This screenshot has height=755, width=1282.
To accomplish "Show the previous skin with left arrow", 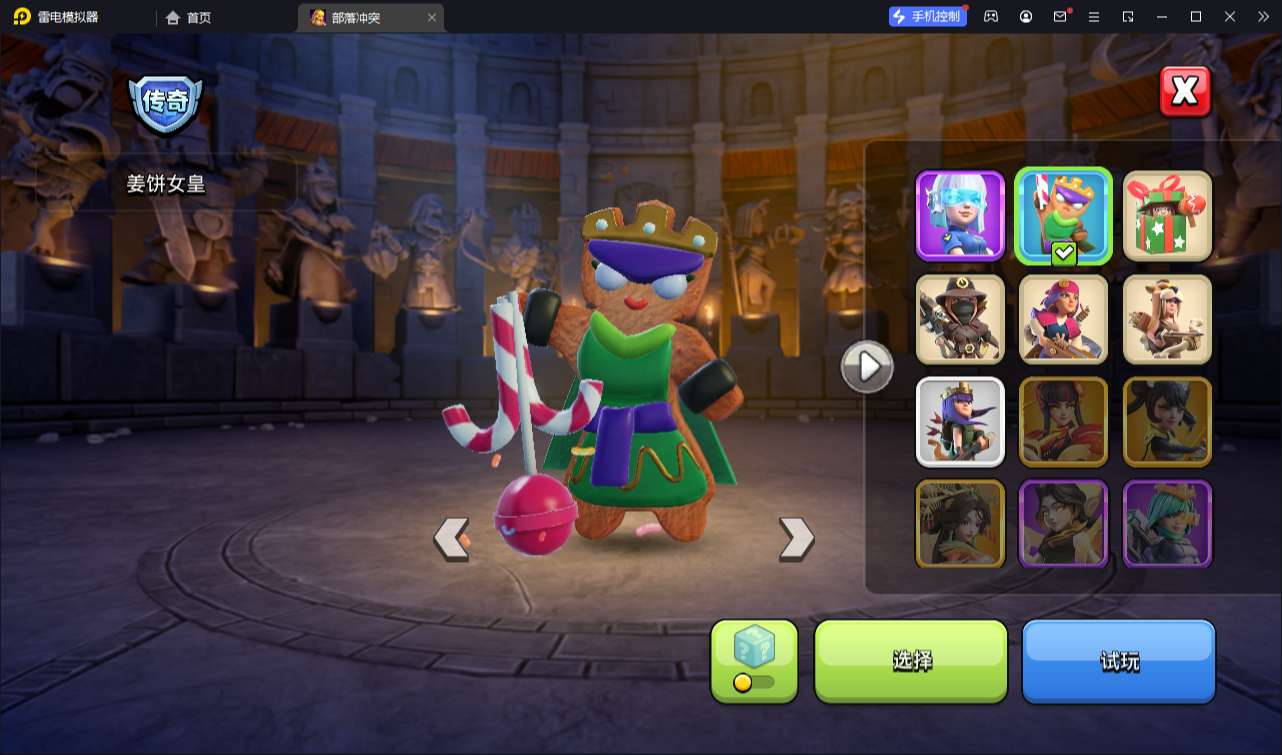I will coord(451,539).
